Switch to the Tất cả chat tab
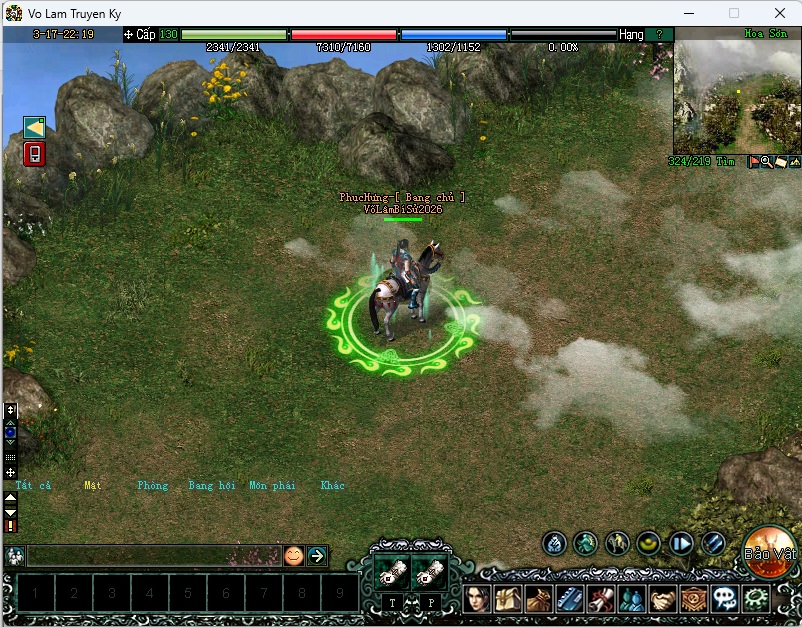Image resolution: width=802 pixels, height=627 pixels. coord(33,486)
